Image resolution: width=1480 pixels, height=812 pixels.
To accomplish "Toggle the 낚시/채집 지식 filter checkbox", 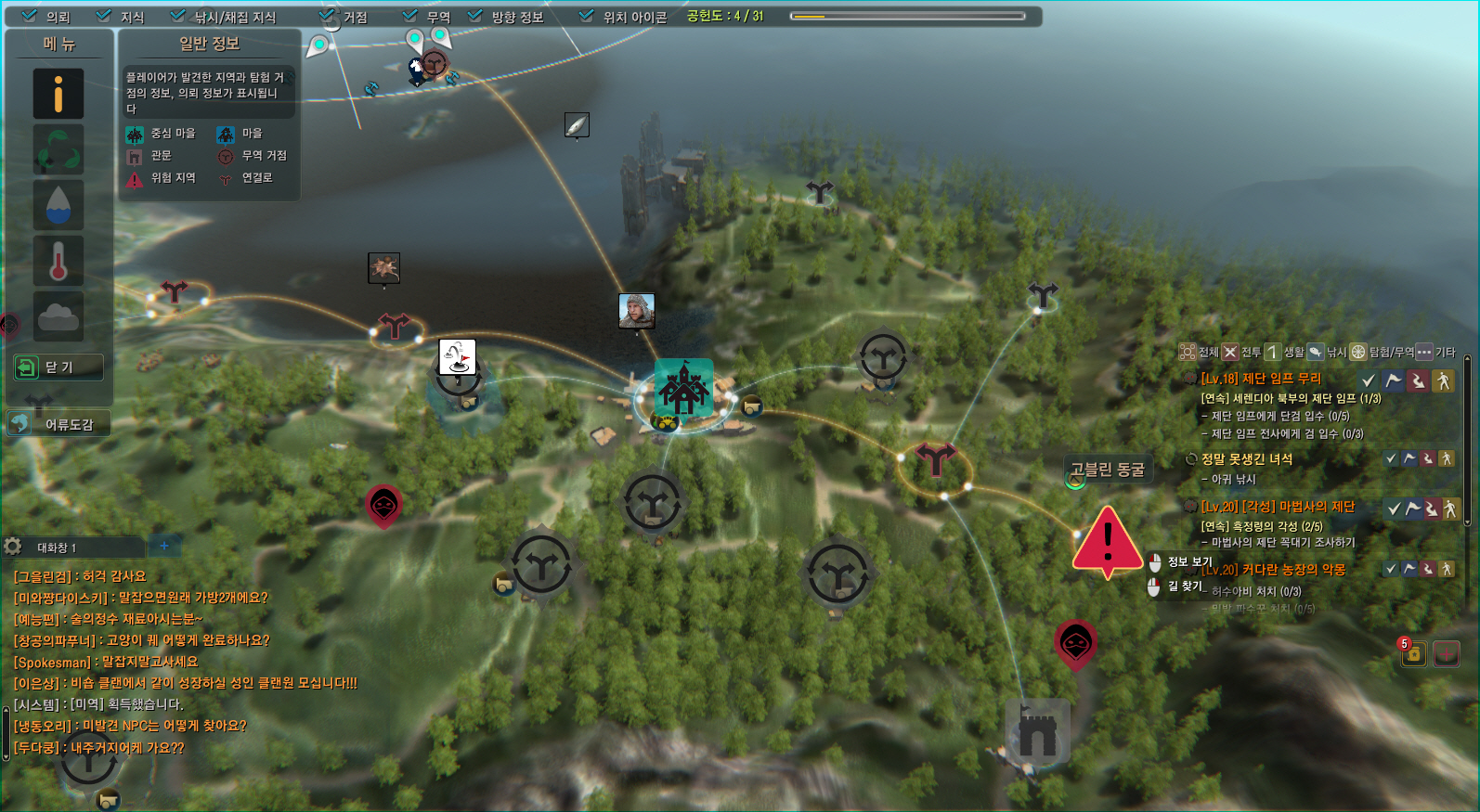I will click(178, 16).
